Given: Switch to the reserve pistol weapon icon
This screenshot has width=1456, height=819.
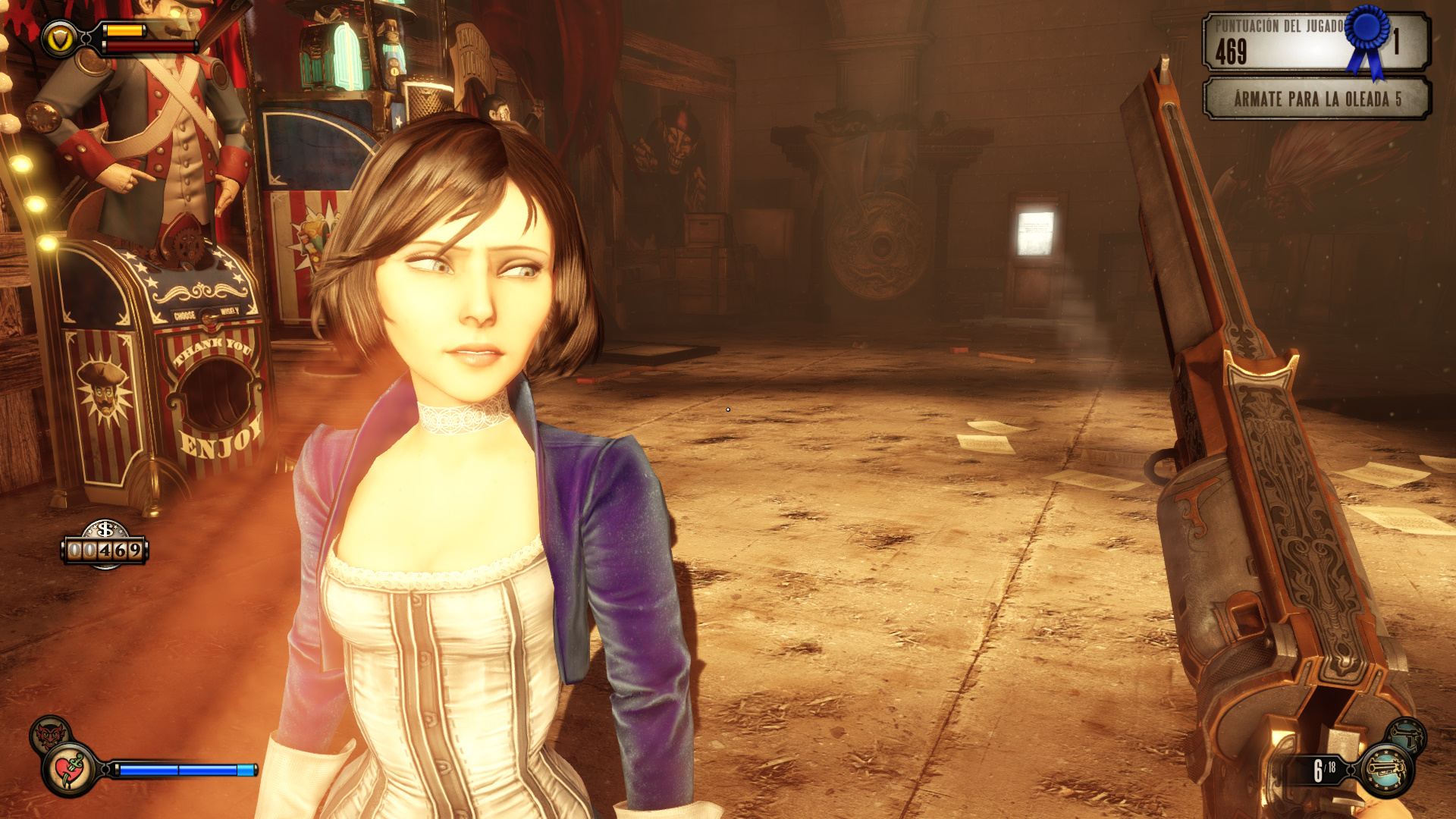Looking at the screenshot, I should coord(1407,735).
